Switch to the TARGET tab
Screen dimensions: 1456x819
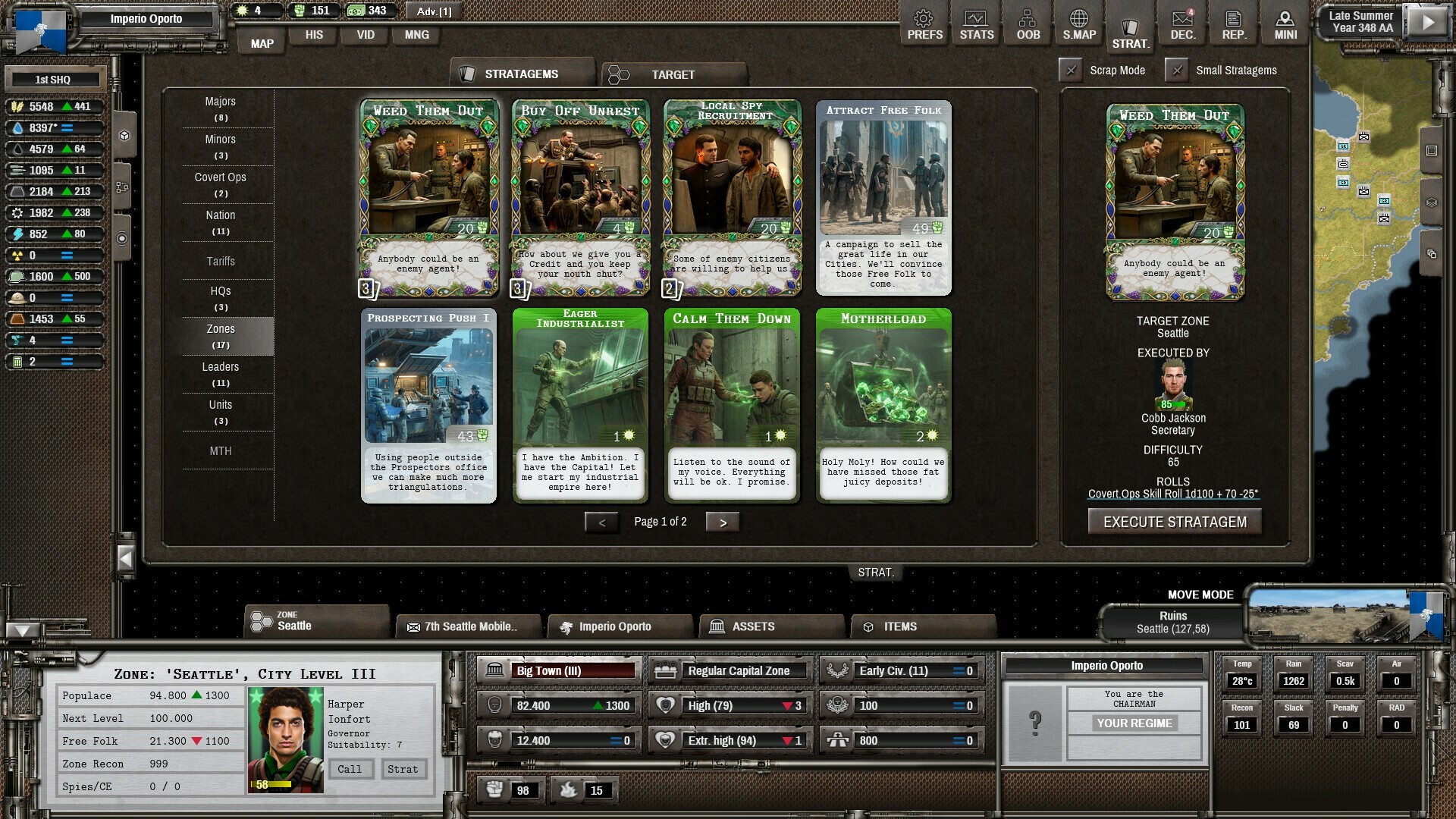[x=672, y=74]
